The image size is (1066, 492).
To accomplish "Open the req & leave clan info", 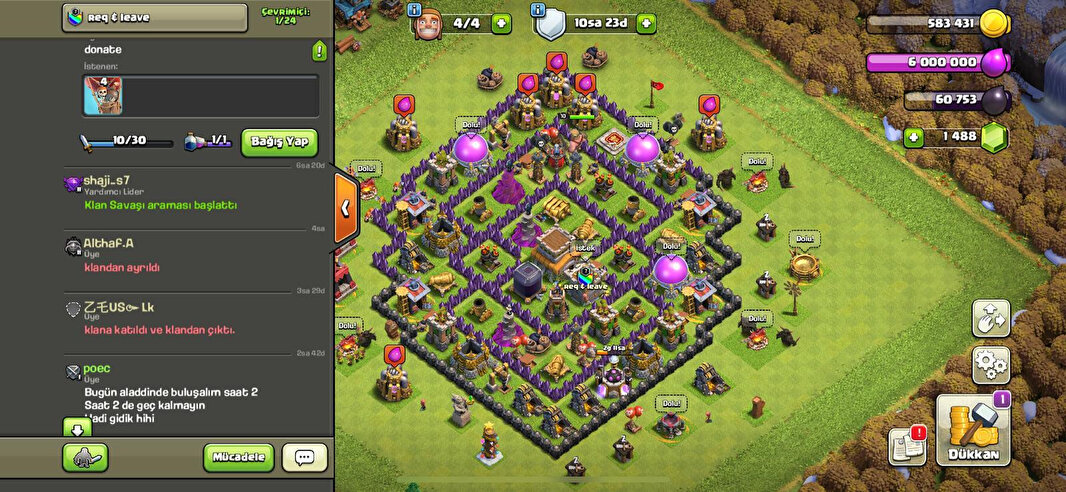I will (x=155, y=17).
